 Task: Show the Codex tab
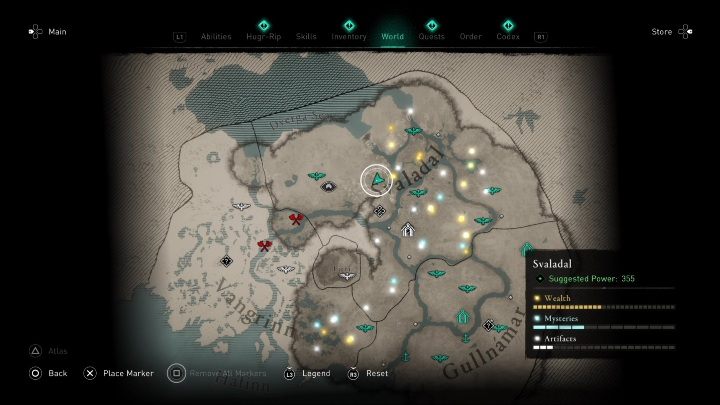pyautogui.click(x=508, y=36)
